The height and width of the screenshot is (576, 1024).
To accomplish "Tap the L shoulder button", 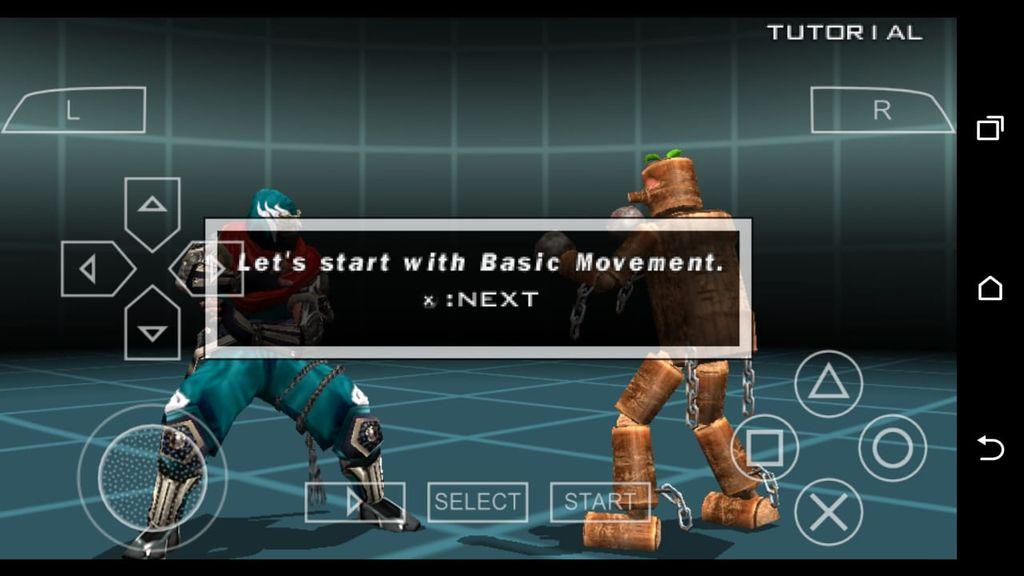I will (x=75, y=110).
